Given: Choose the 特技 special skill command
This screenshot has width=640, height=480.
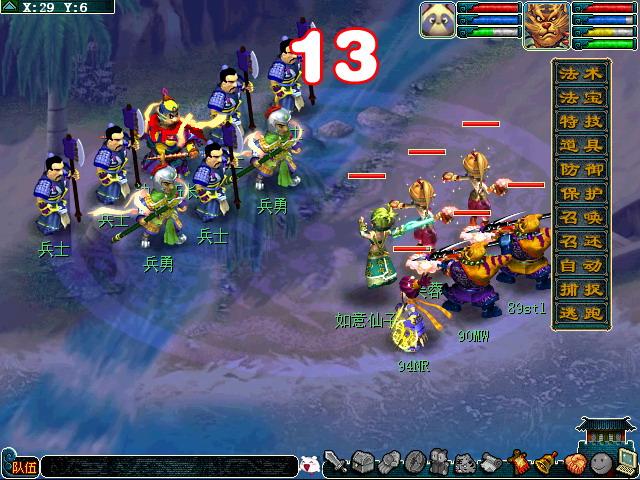Looking at the screenshot, I should [x=581, y=124].
